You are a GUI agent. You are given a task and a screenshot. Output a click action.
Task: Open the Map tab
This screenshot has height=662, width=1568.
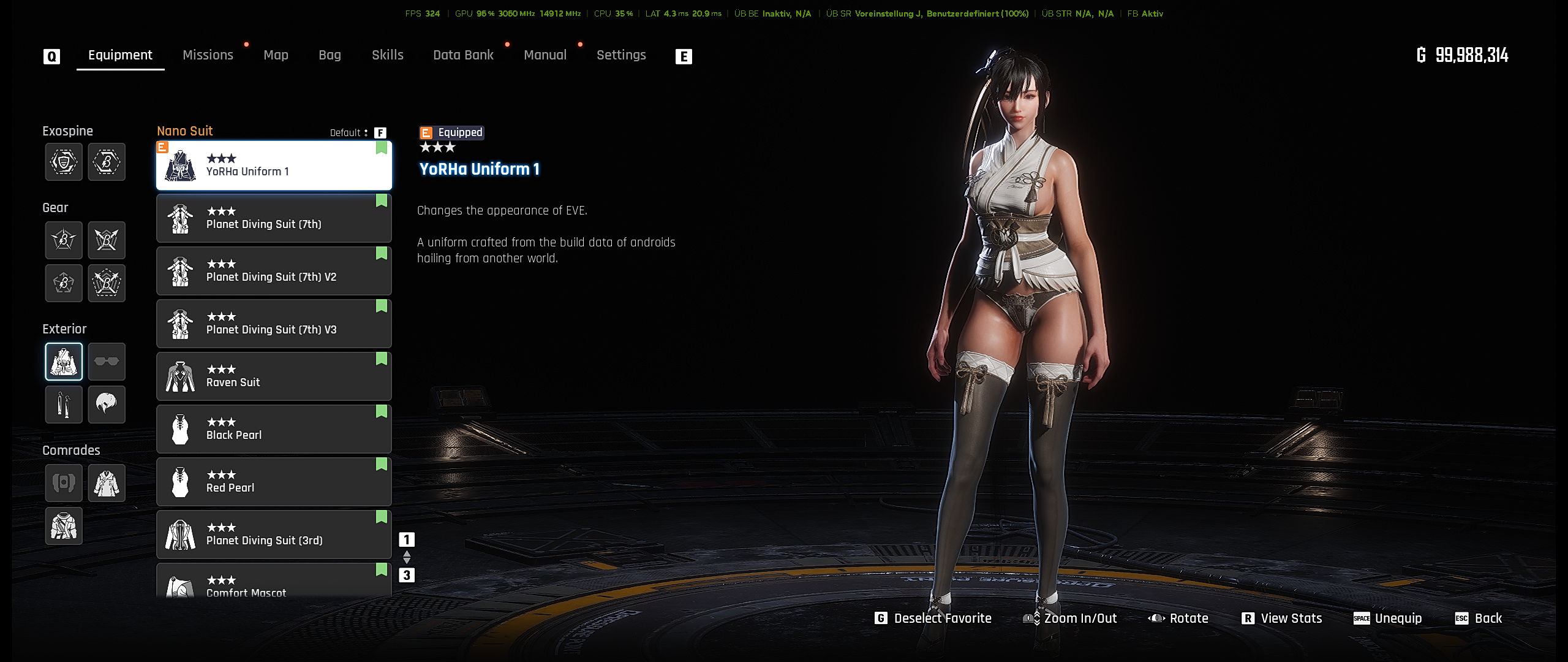pos(276,55)
